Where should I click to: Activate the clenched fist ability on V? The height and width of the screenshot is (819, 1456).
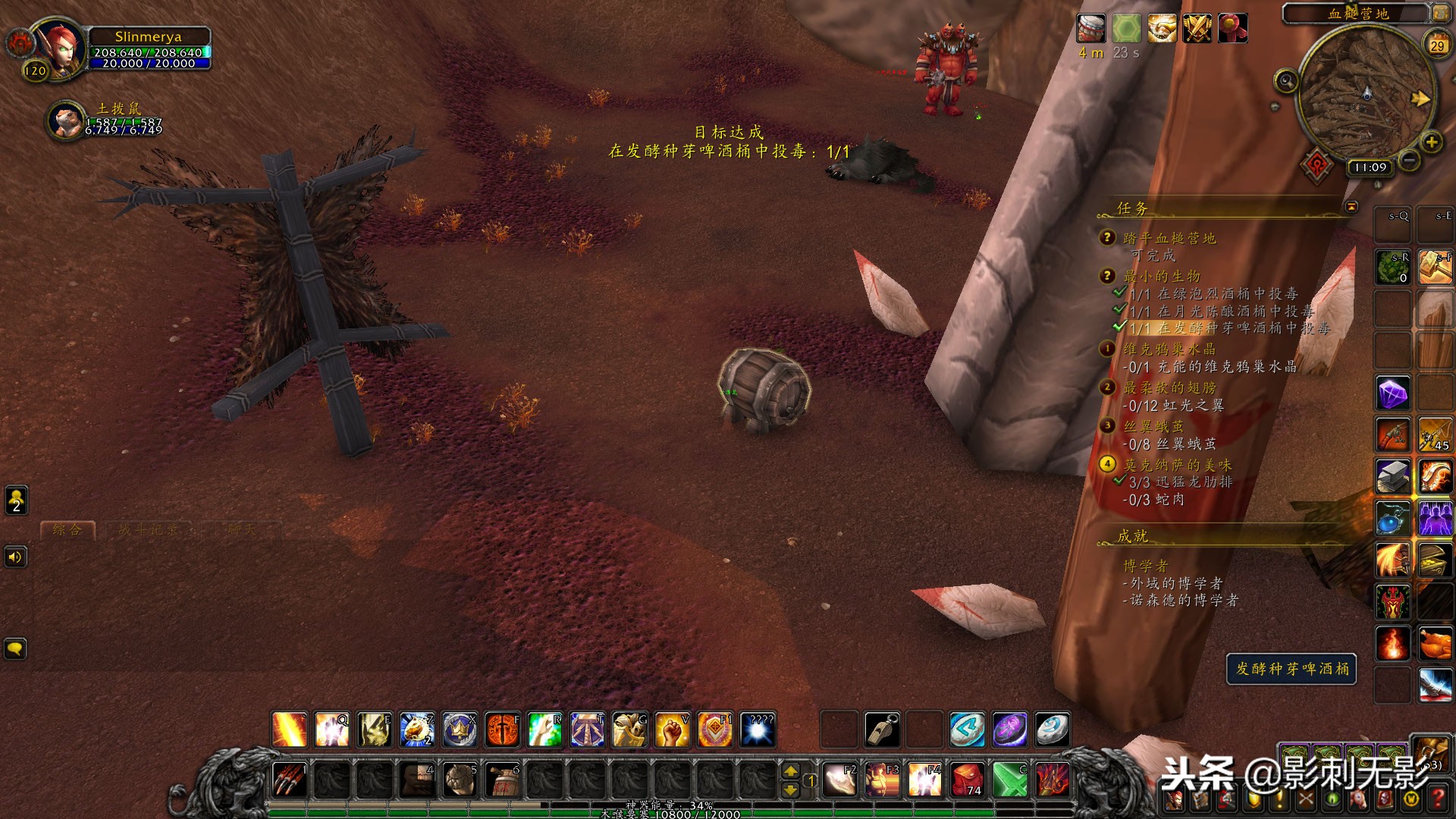click(x=672, y=730)
